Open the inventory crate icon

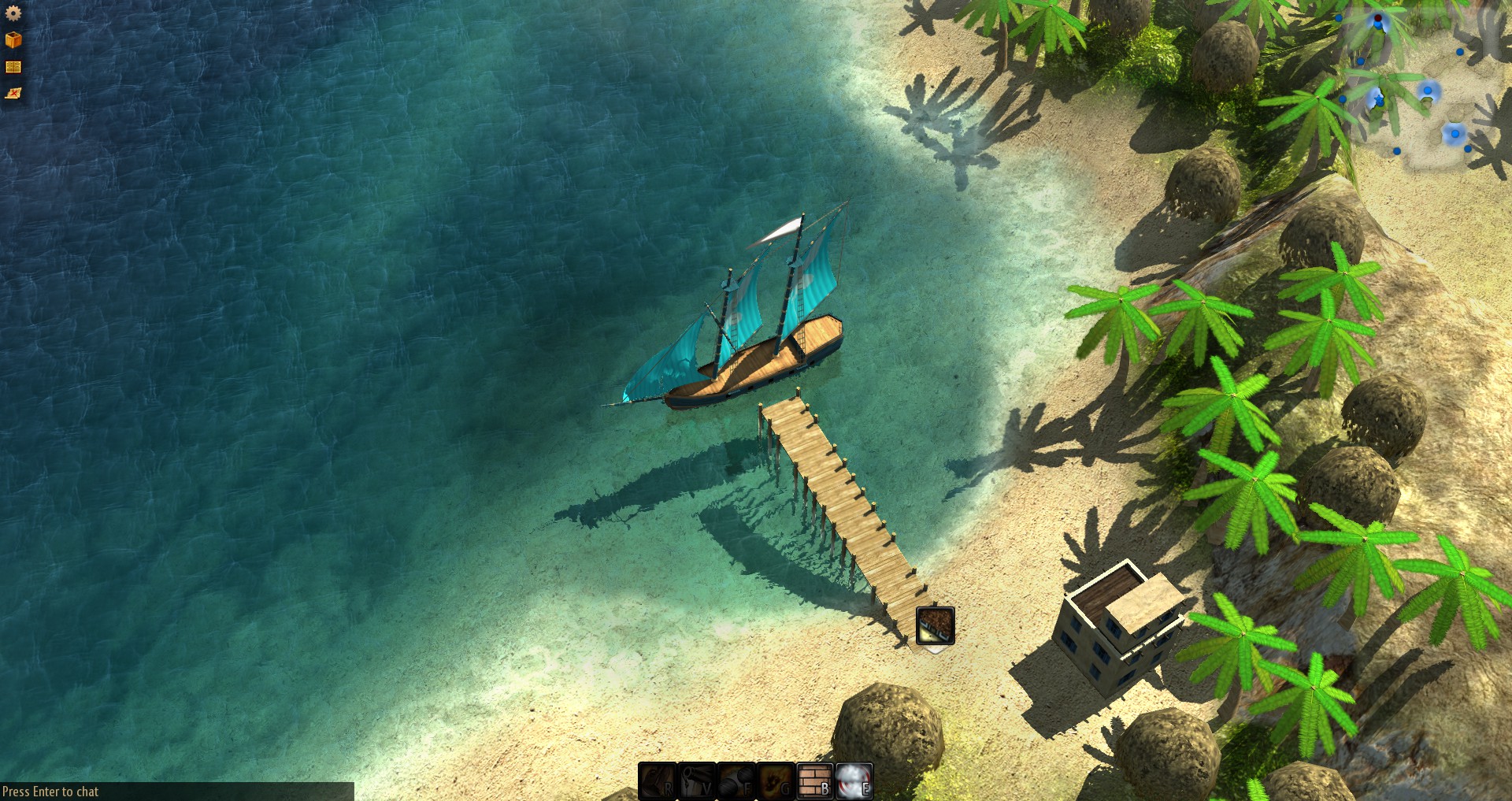click(13, 39)
